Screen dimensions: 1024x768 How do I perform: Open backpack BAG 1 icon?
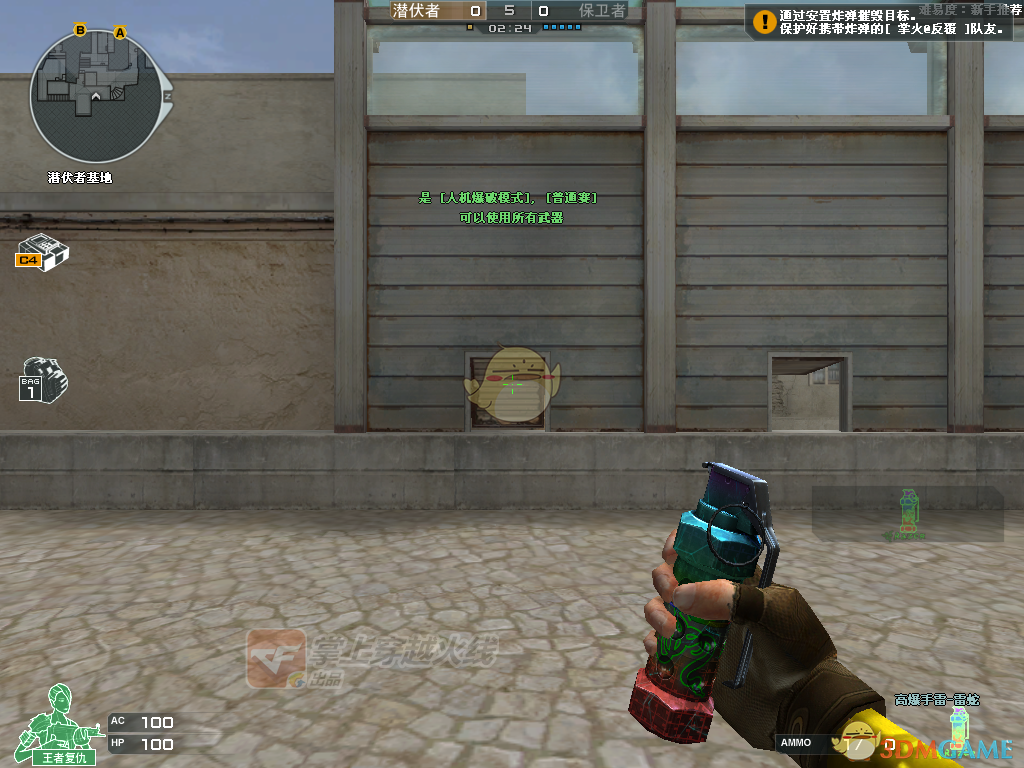click(x=43, y=378)
